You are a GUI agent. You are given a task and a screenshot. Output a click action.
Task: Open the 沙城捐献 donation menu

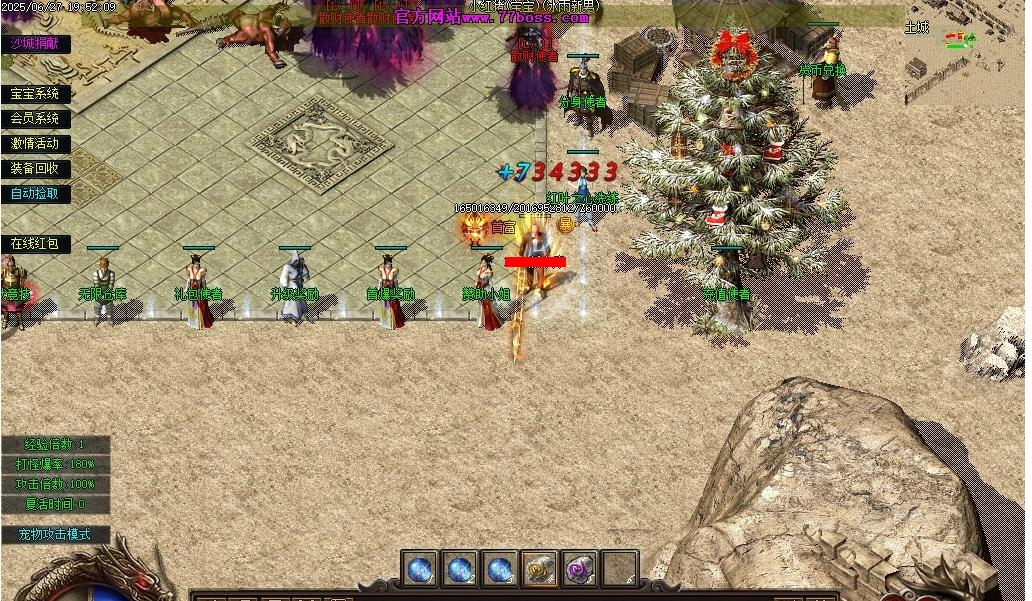point(35,43)
